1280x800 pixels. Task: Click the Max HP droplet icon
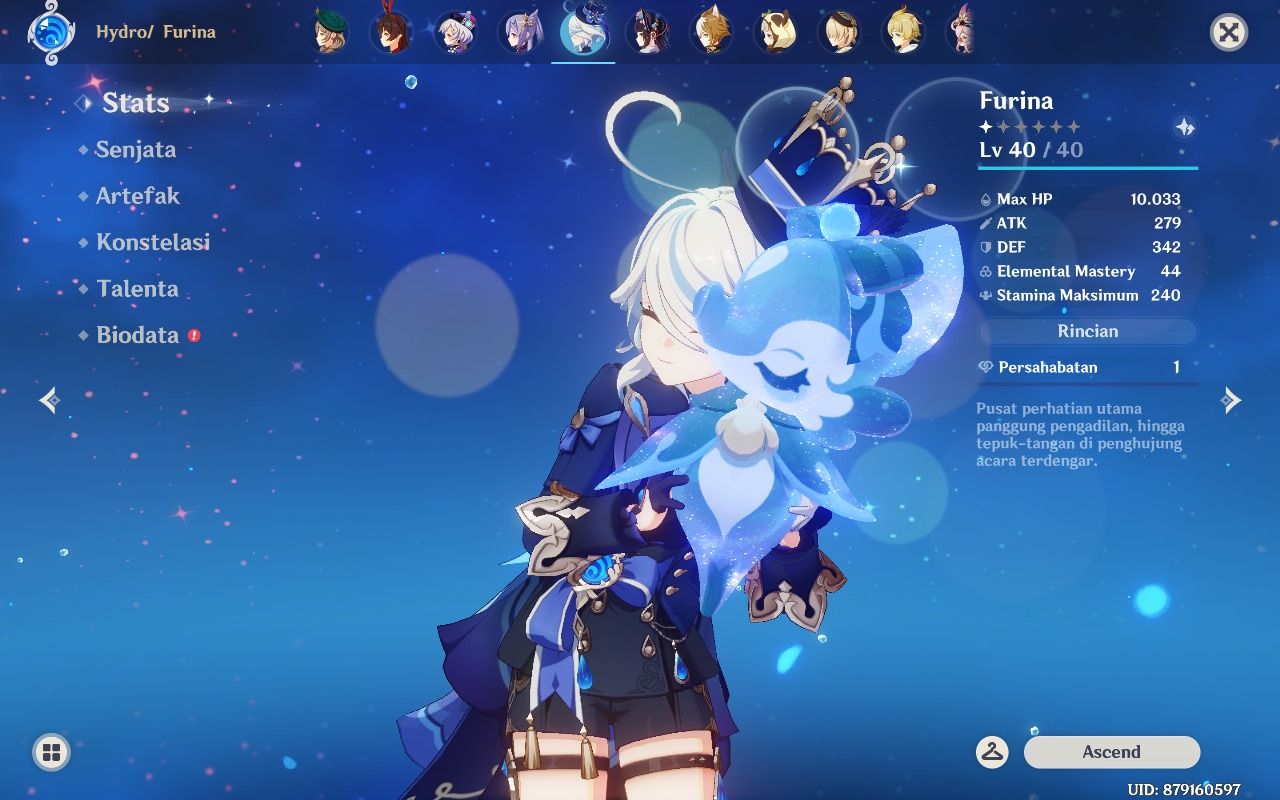pyautogui.click(x=984, y=199)
